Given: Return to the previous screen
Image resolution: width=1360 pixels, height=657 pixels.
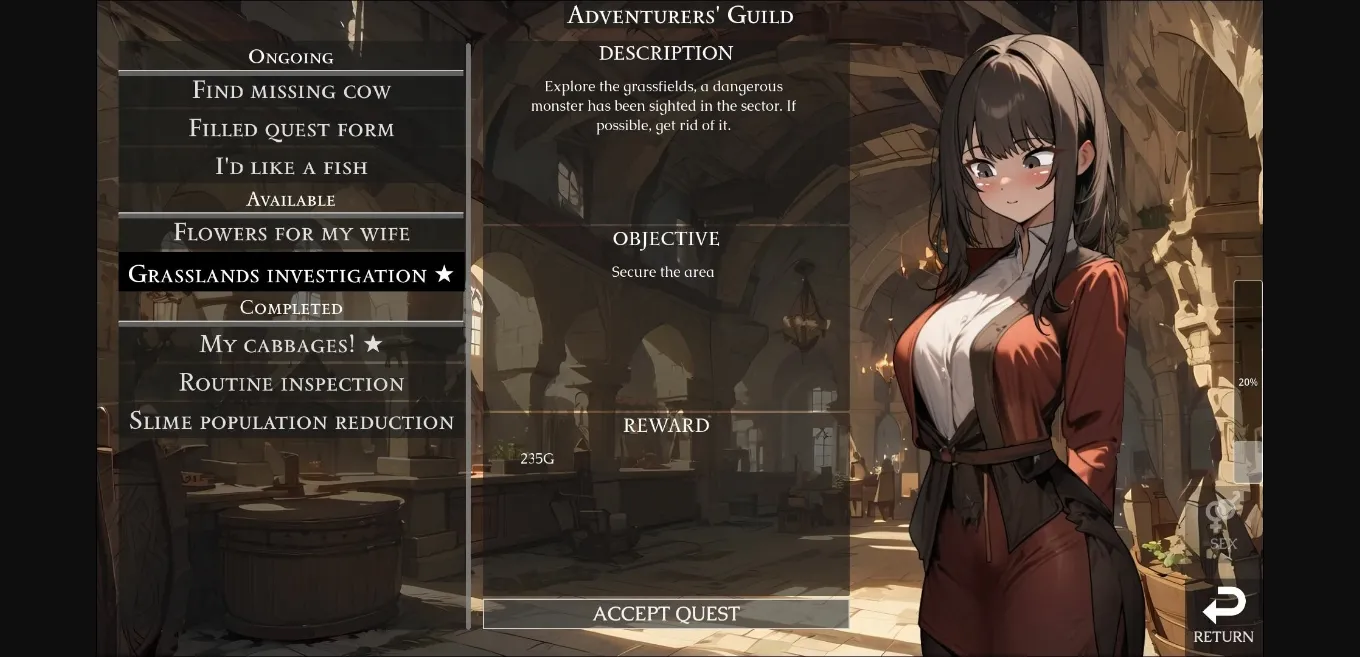Looking at the screenshot, I should point(1223,616).
